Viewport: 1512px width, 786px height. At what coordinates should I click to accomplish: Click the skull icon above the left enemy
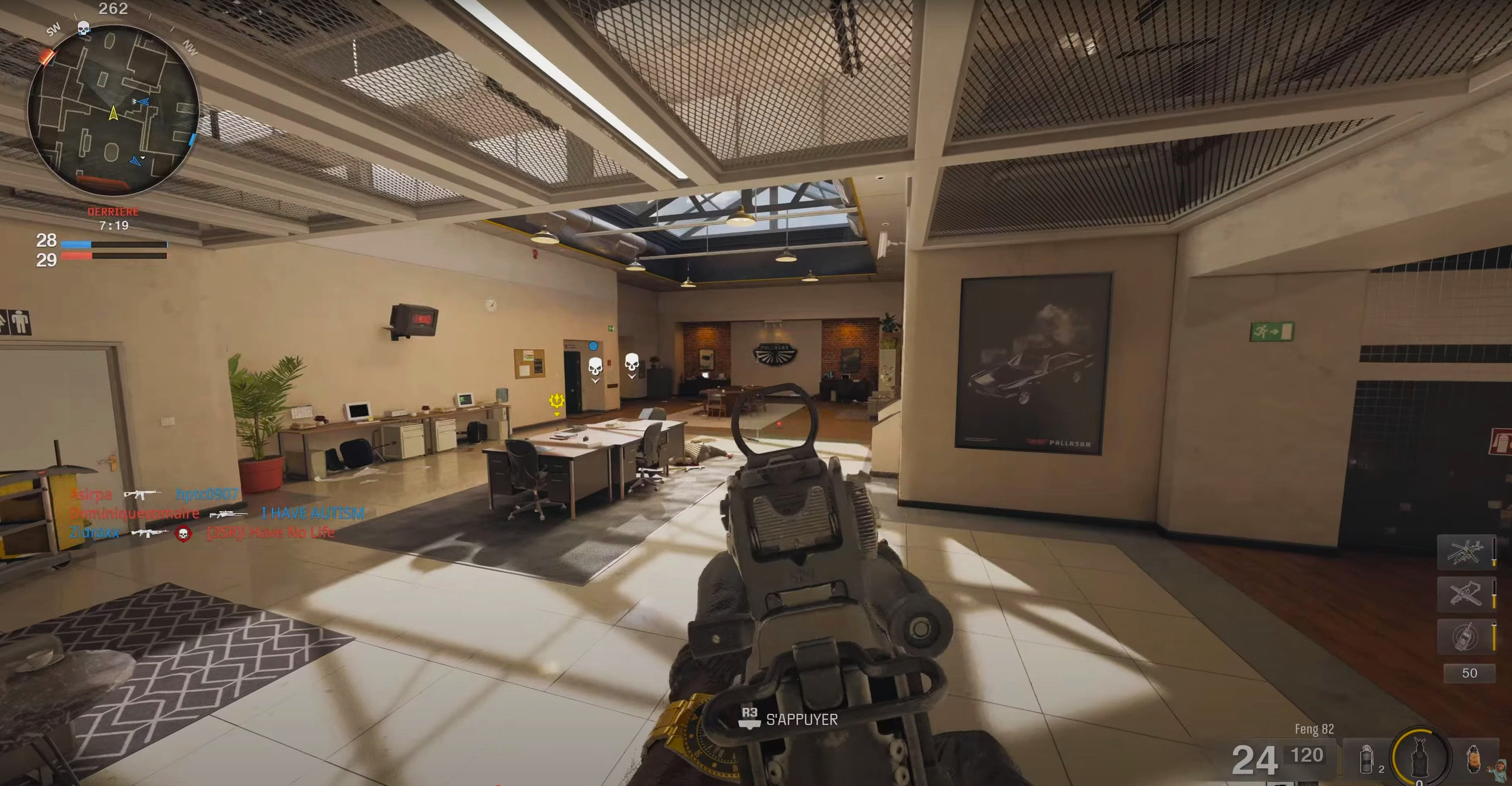[x=595, y=366]
